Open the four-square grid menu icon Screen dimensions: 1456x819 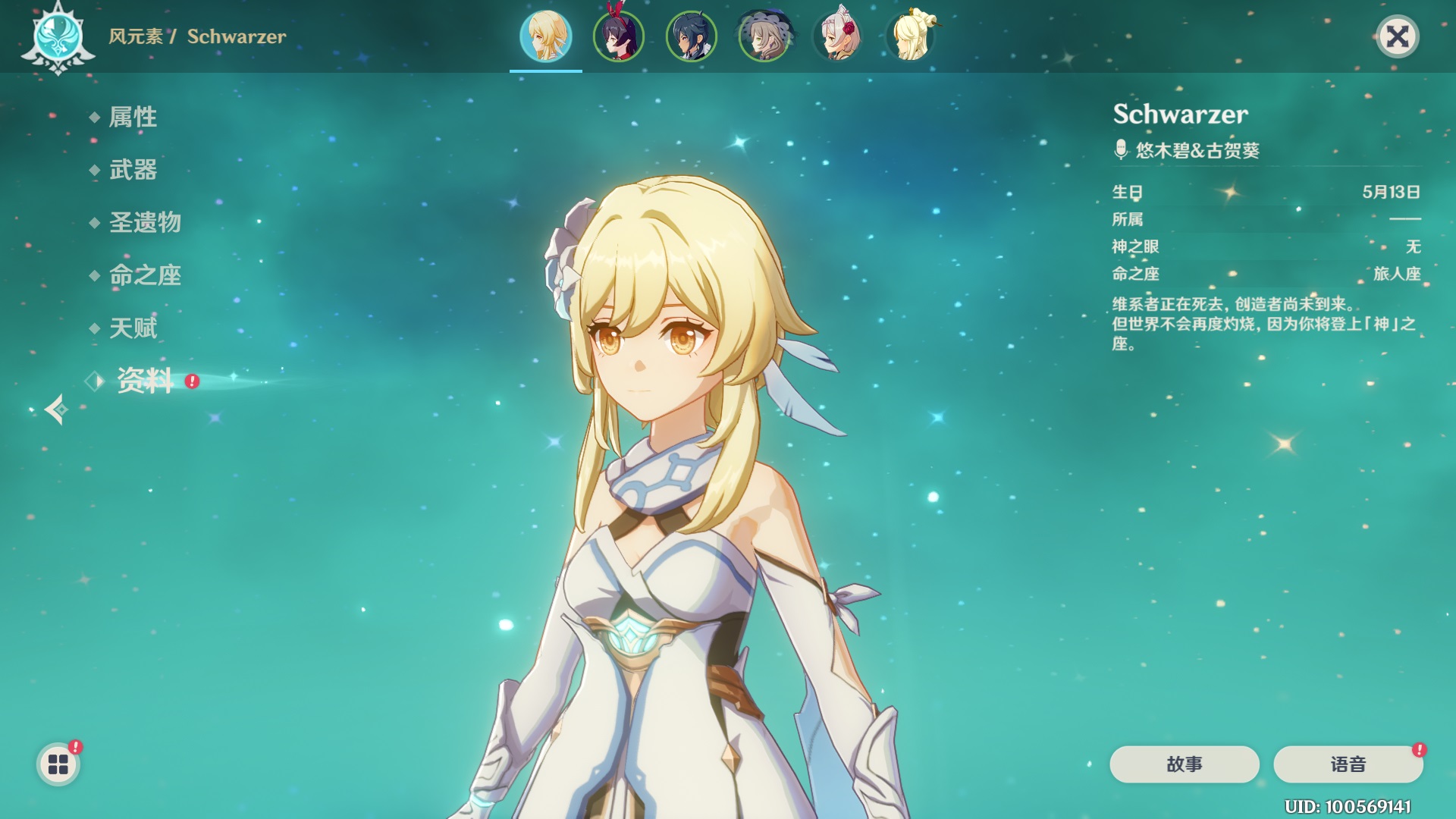pyautogui.click(x=58, y=764)
